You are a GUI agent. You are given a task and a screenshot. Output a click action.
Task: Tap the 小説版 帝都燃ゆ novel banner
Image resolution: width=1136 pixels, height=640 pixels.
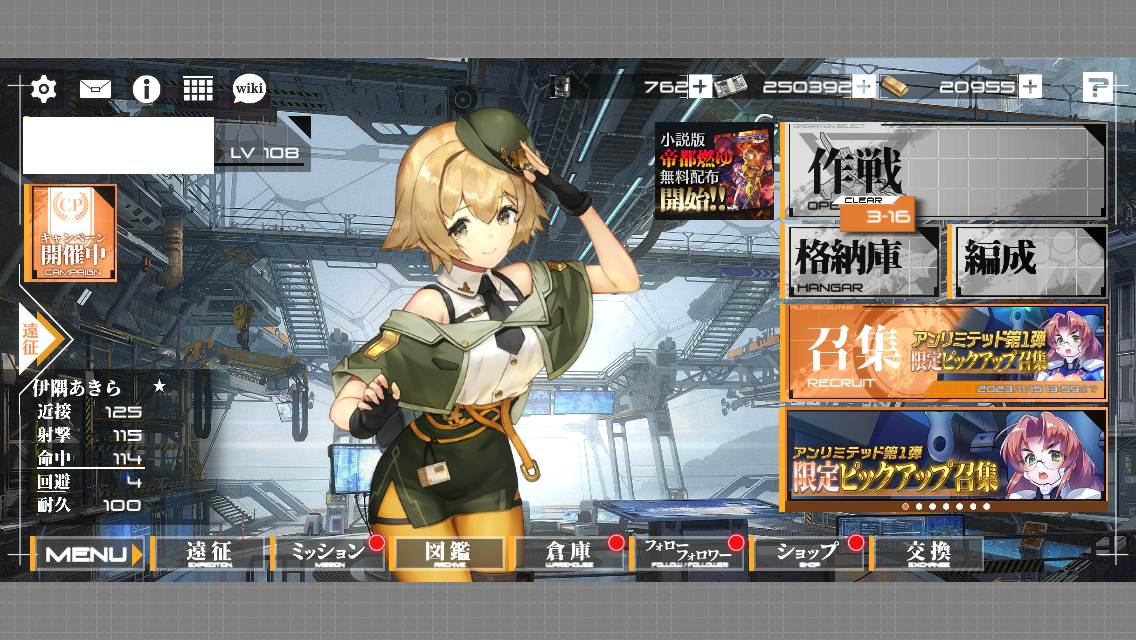pos(714,171)
